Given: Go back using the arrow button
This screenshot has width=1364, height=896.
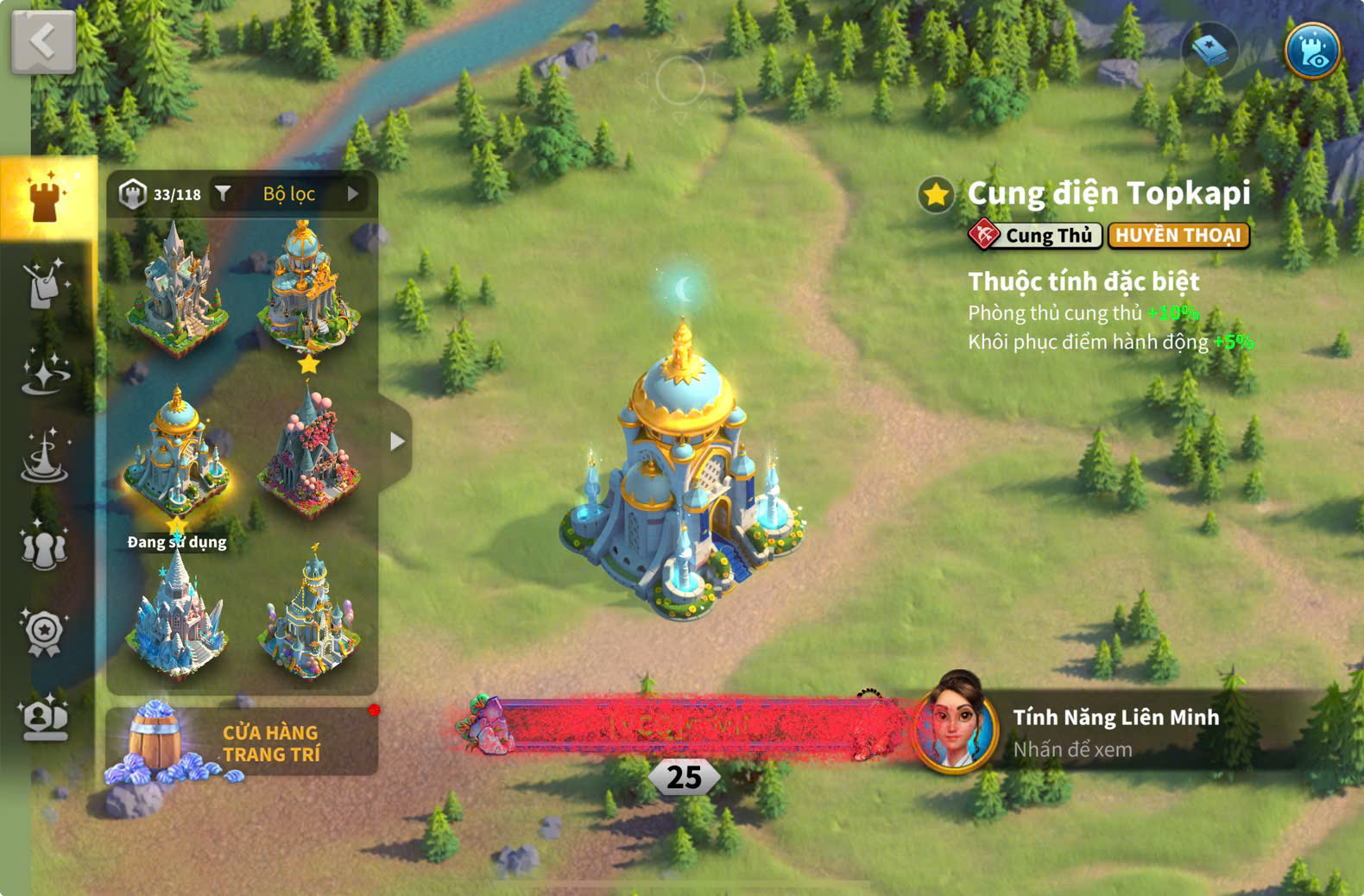Looking at the screenshot, I should click(43, 41).
